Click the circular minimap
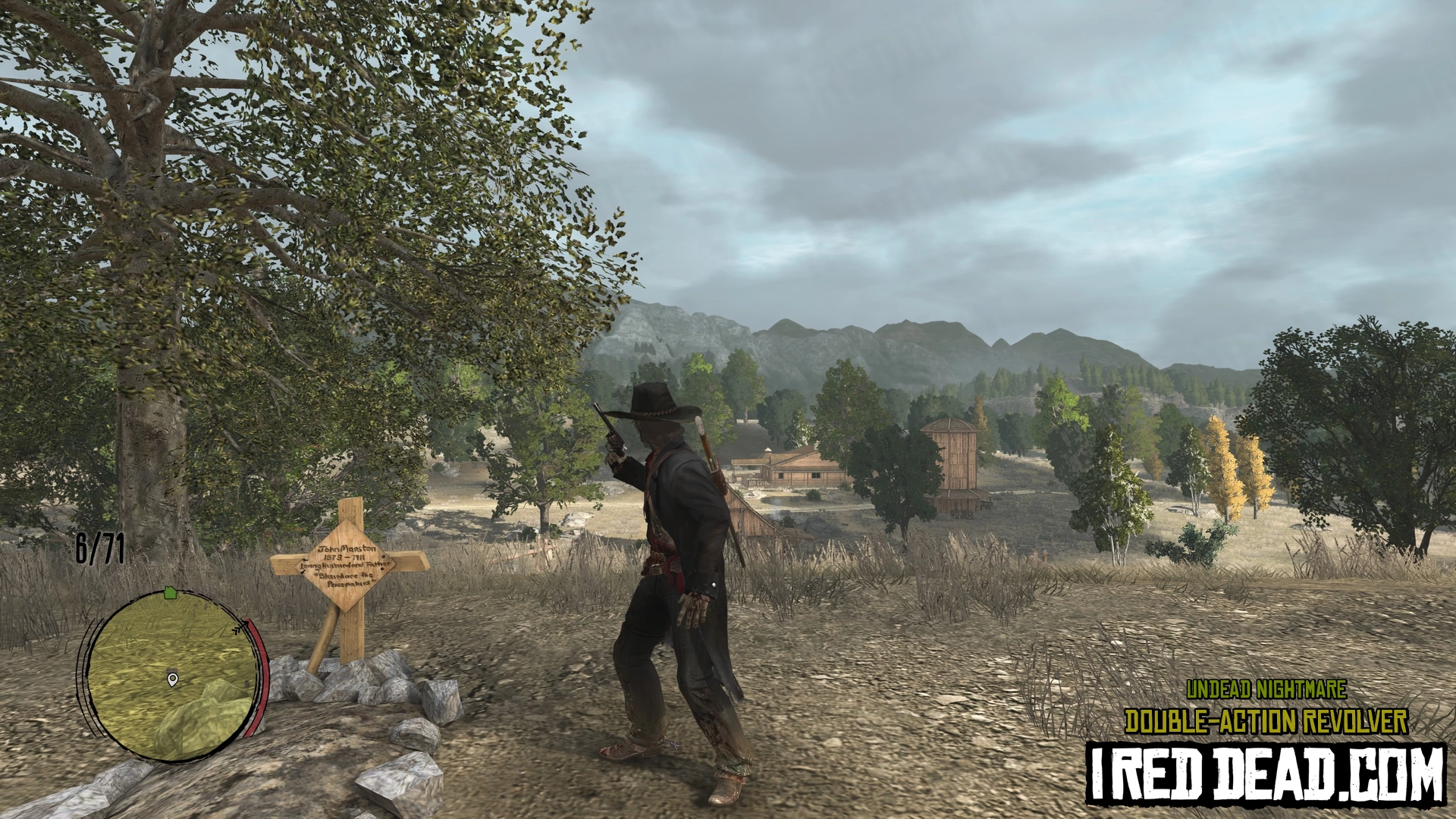 point(171,675)
